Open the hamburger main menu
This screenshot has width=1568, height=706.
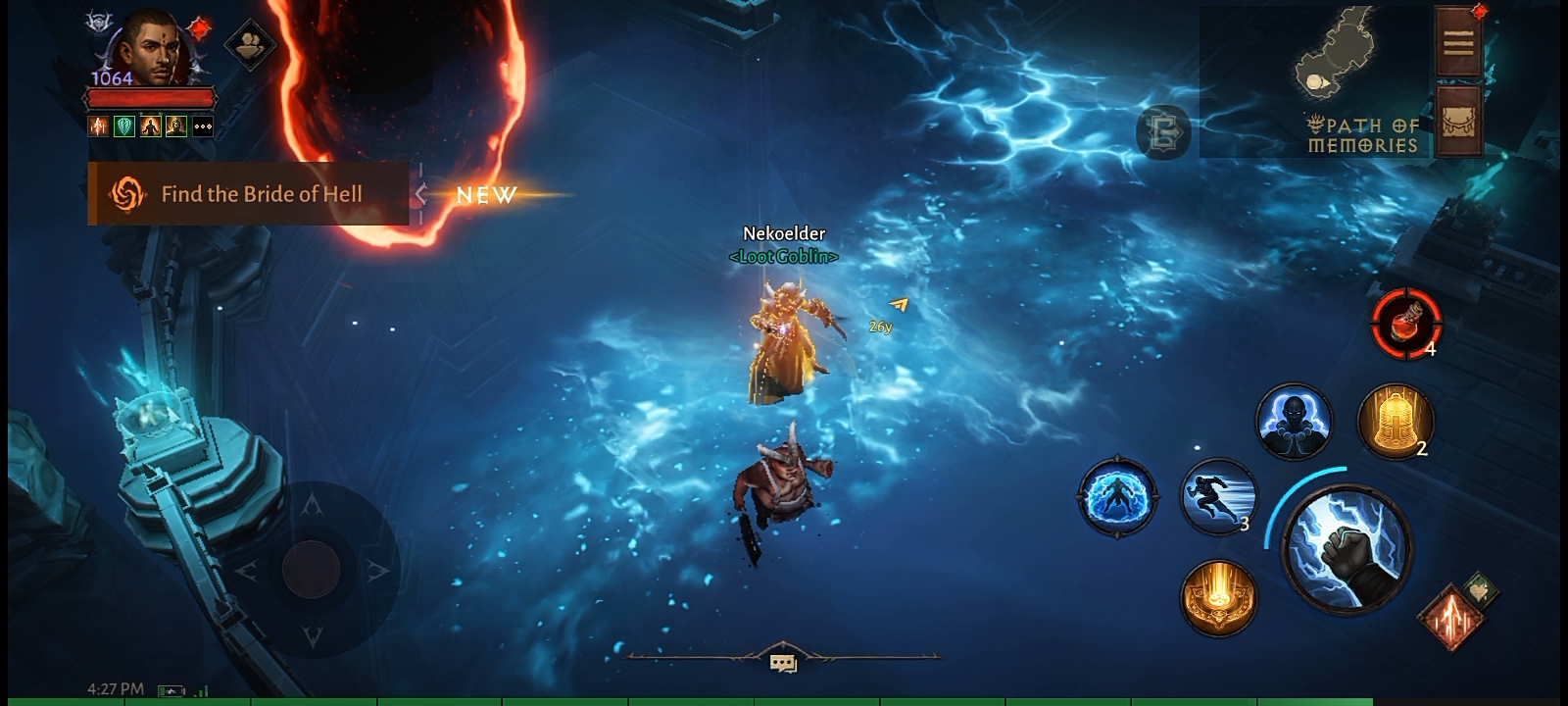(x=1457, y=41)
